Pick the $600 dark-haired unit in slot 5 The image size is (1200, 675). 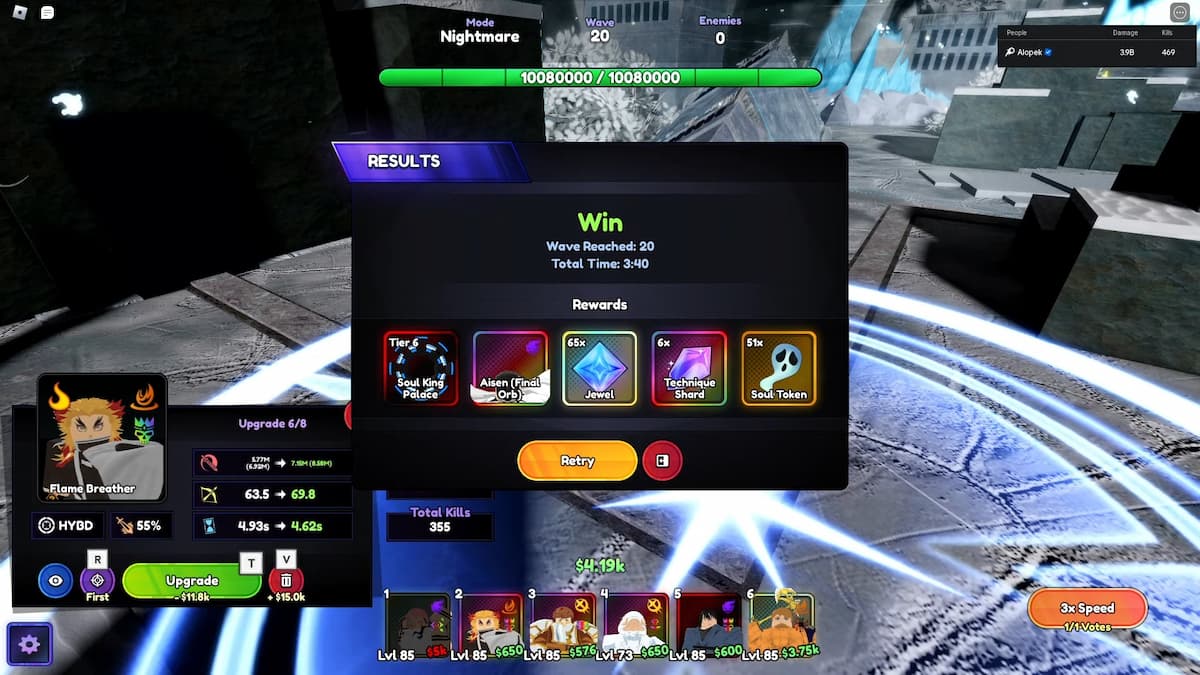(x=709, y=624)
